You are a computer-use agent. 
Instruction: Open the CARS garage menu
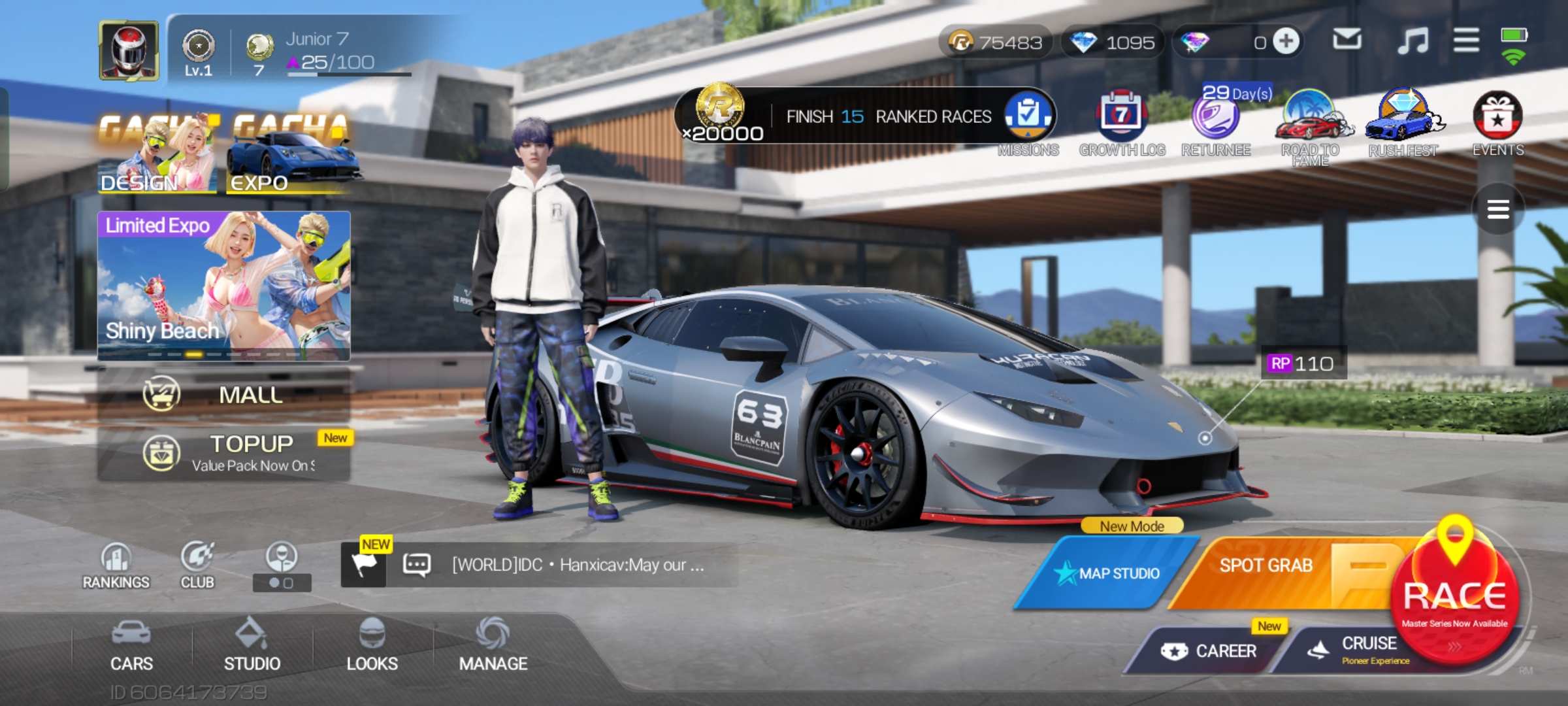(131, 646)
